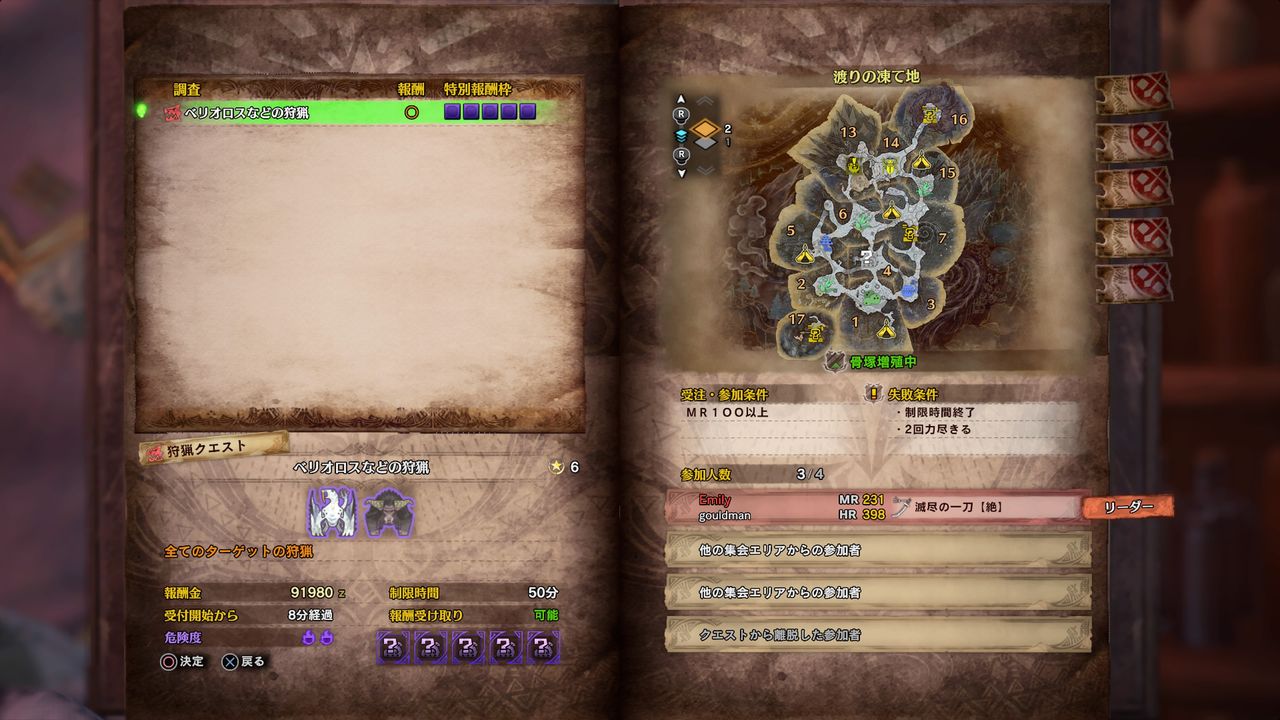1280x720 pixels.
Task: Select the Barioth monster target icon
Action: (331, 512)
